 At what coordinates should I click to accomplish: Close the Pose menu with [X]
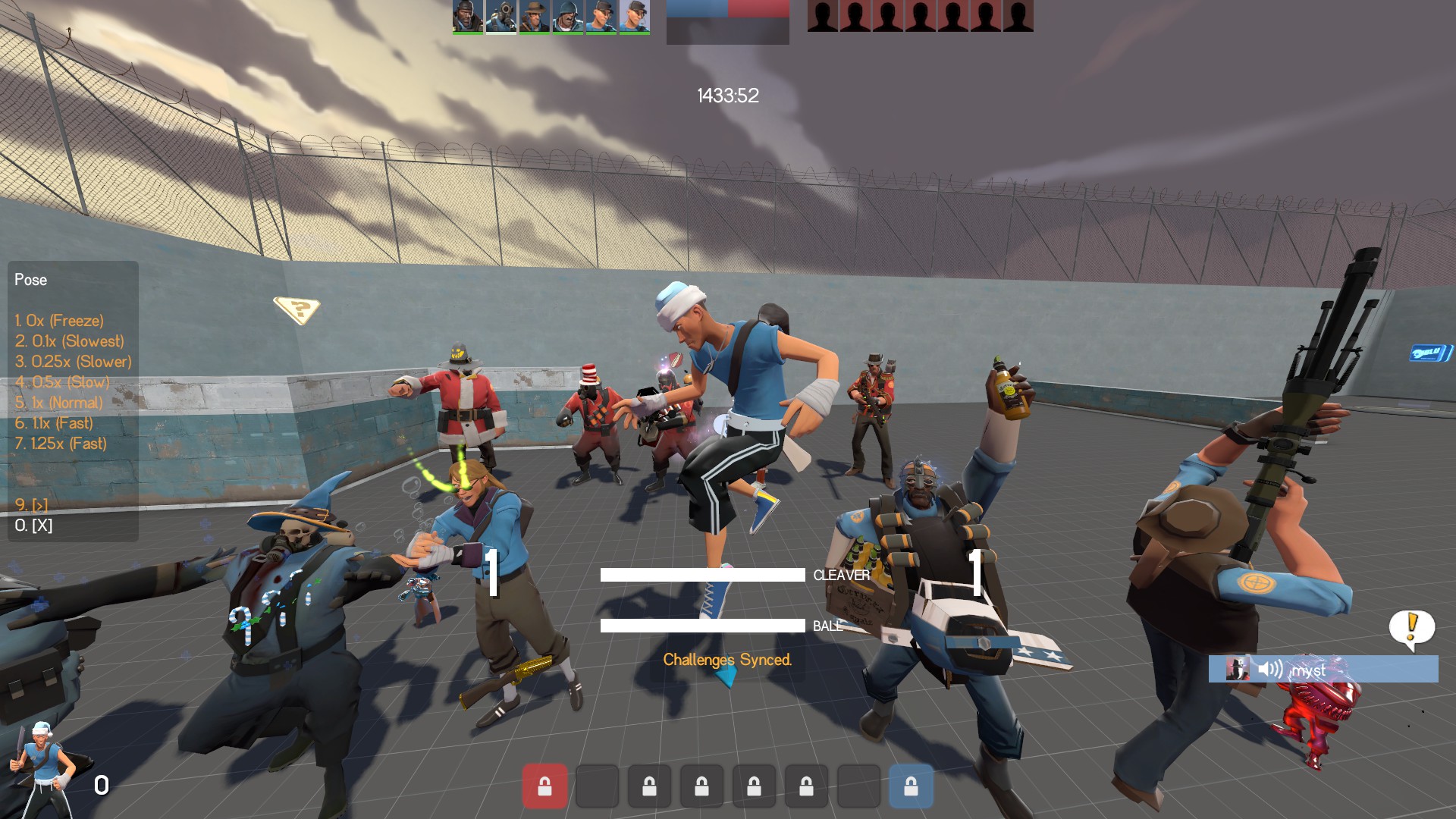click(x=33, y=525)
